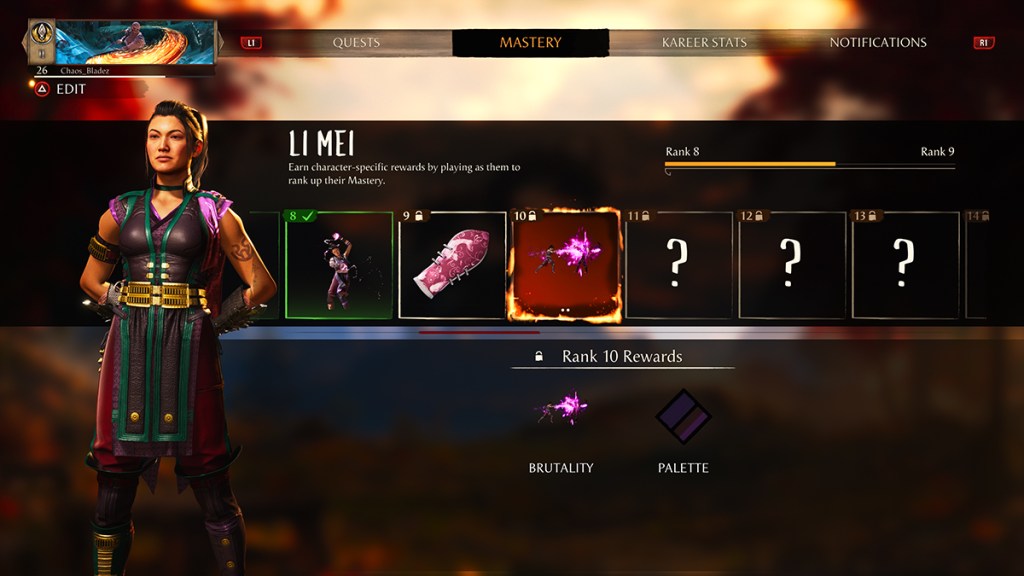1024x576 pixels.
Task: Select the locked rank 13 mystery tile
Action: [904, 265]
